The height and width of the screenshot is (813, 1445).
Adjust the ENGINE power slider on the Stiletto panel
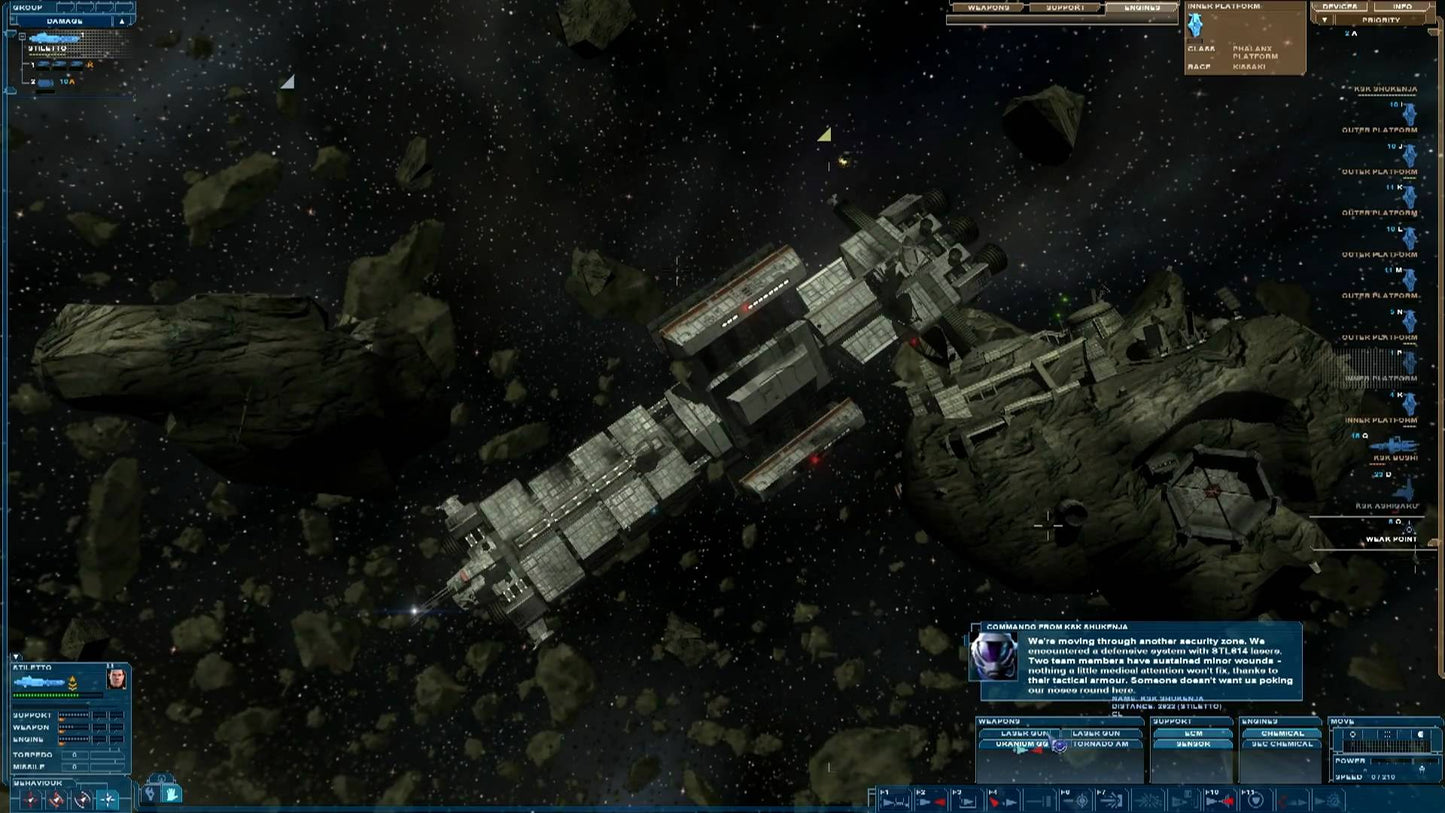[73, 740]
